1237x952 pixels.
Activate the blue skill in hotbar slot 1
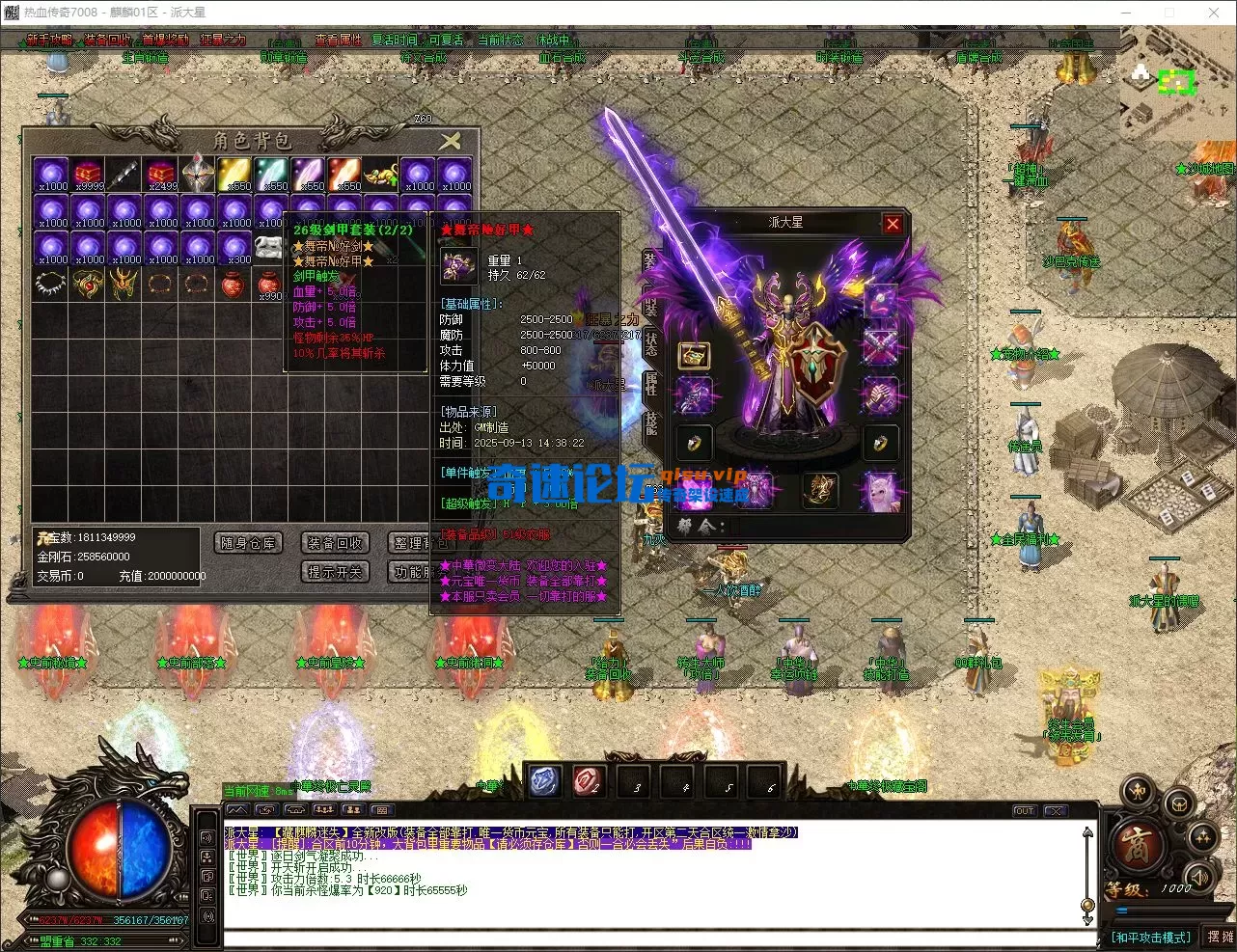click(x=544, y=780)
